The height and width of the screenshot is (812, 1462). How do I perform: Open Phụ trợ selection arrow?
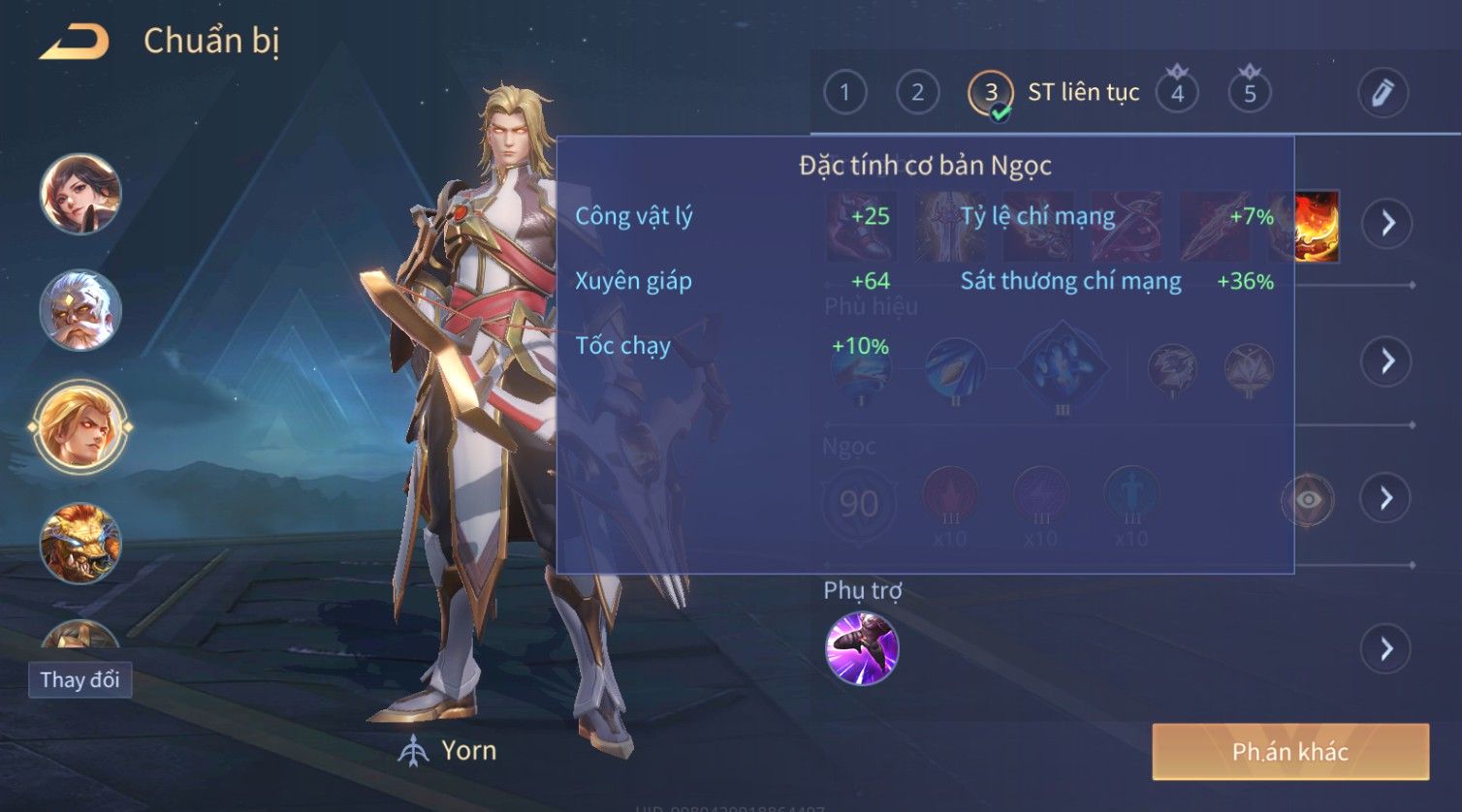1386,648
